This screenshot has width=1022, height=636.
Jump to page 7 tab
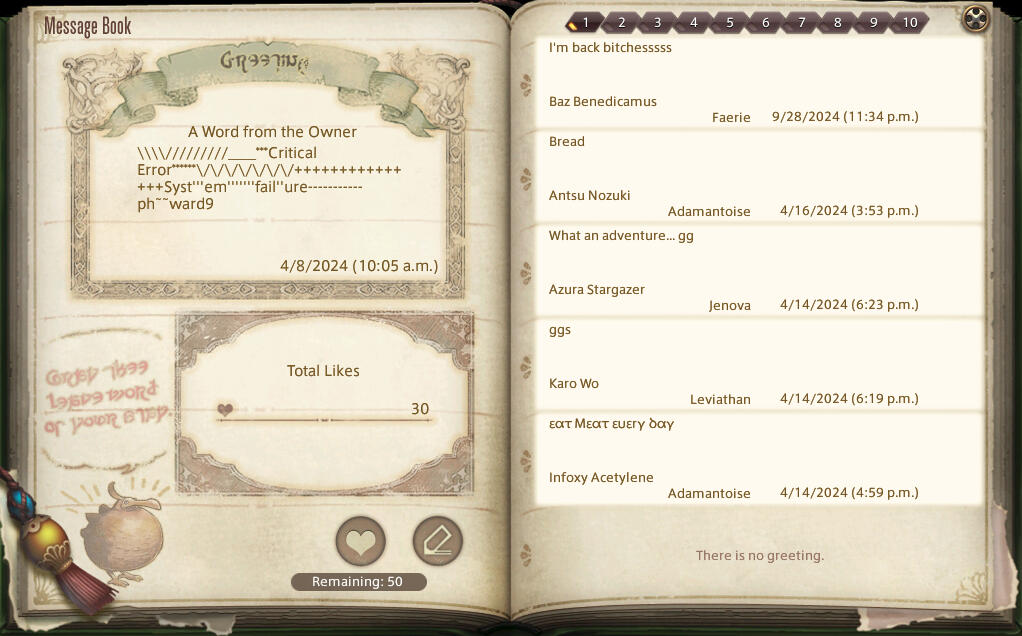tap(801, 22)
